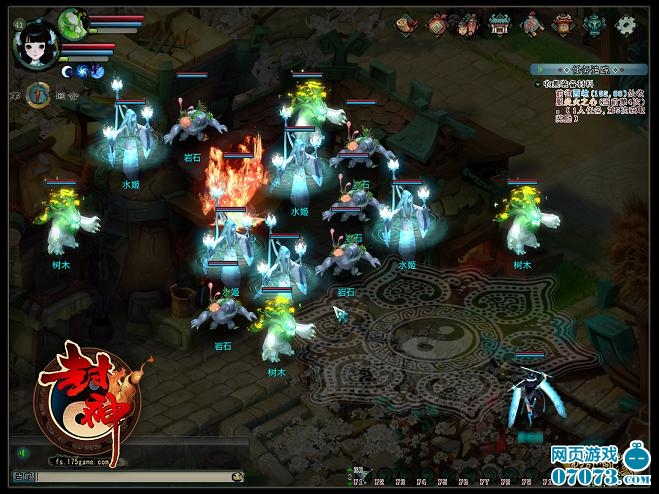Click the player's girl portrait
The height and width of the screenshot is (494, 659).
click(x=34, y=45)
